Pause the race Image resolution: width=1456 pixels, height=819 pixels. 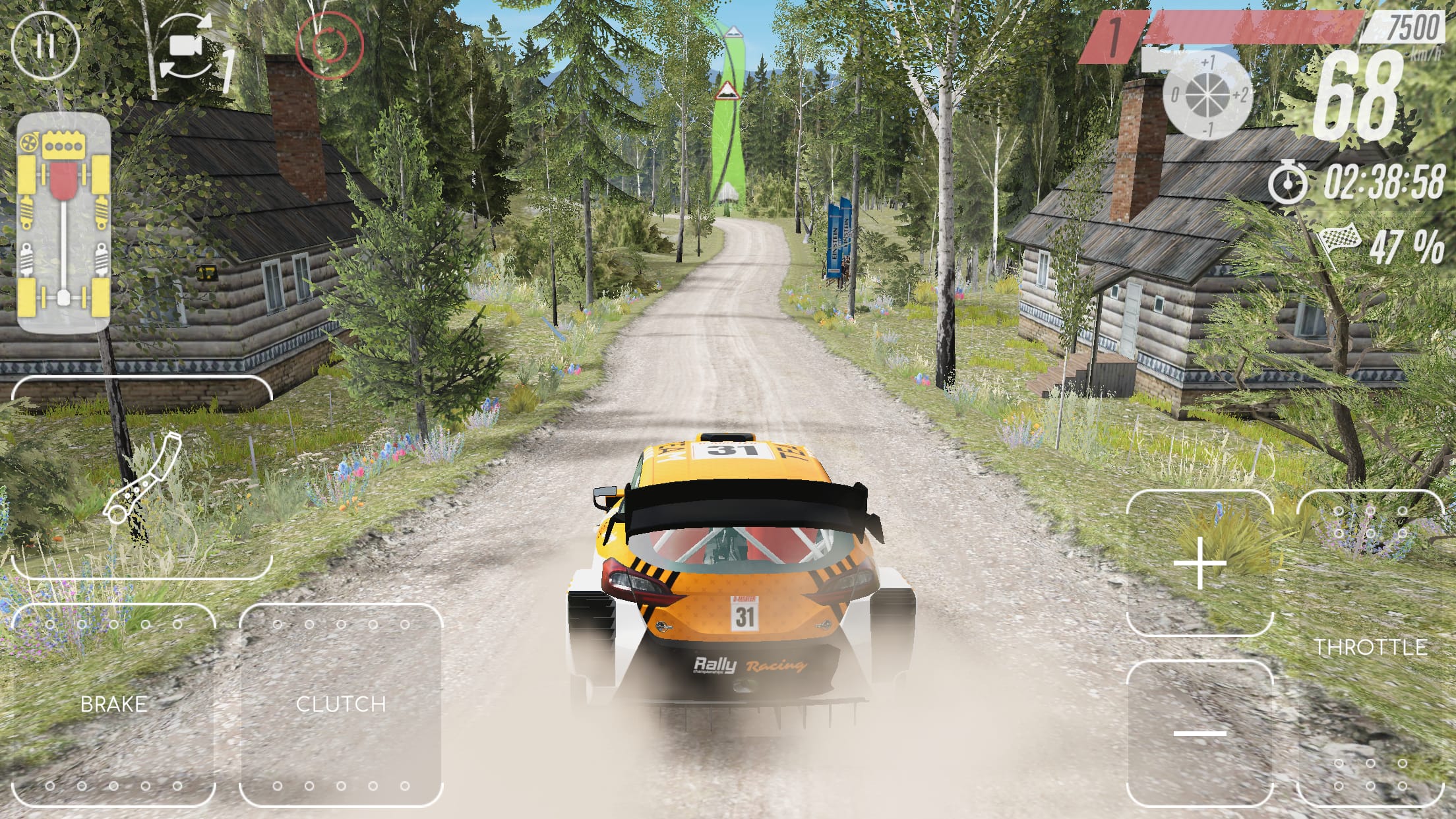pyautogui.click(x=46, y=46)
